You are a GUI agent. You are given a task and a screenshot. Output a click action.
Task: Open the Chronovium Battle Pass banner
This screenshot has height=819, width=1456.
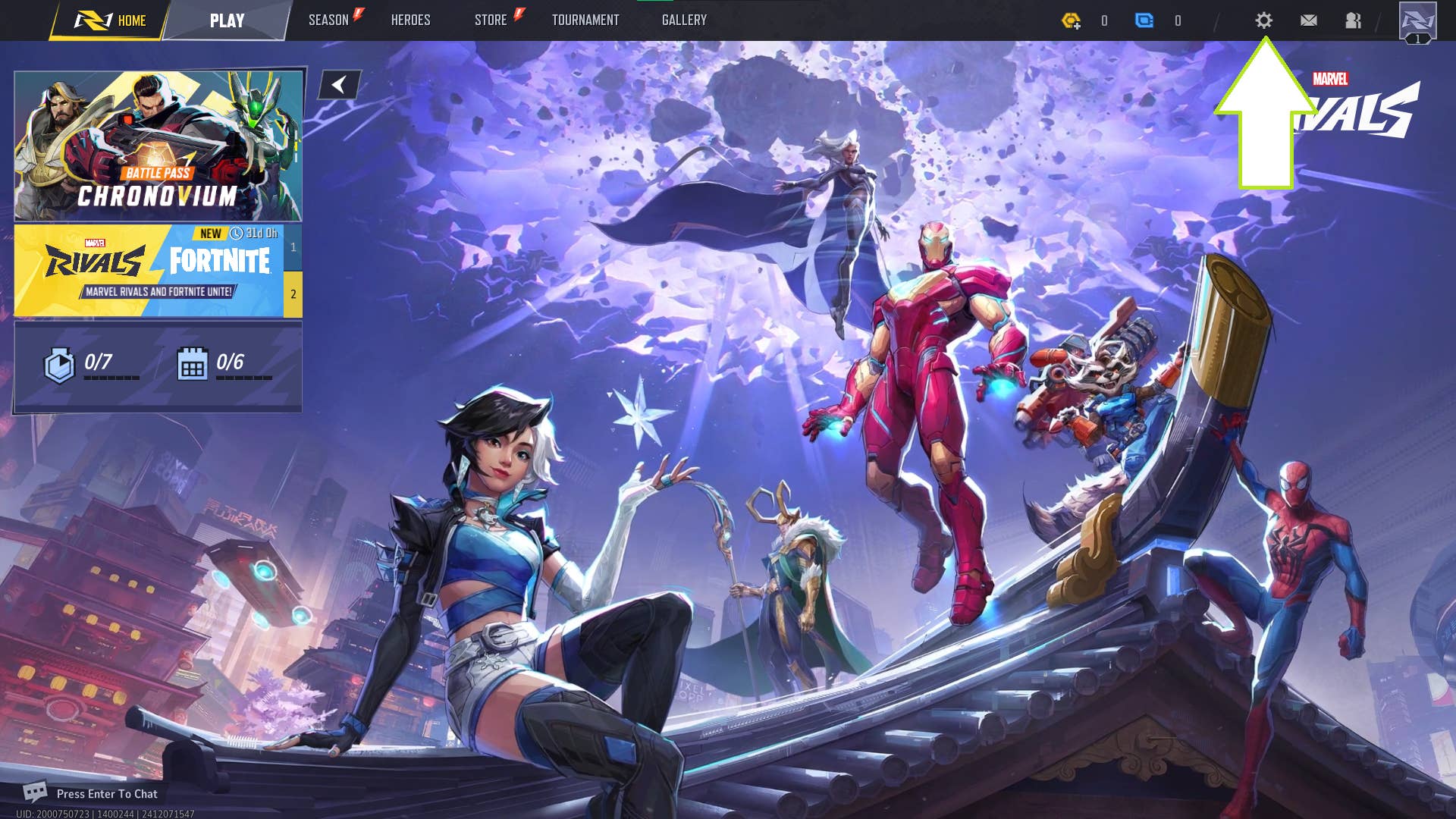click(x=158, y=146)
